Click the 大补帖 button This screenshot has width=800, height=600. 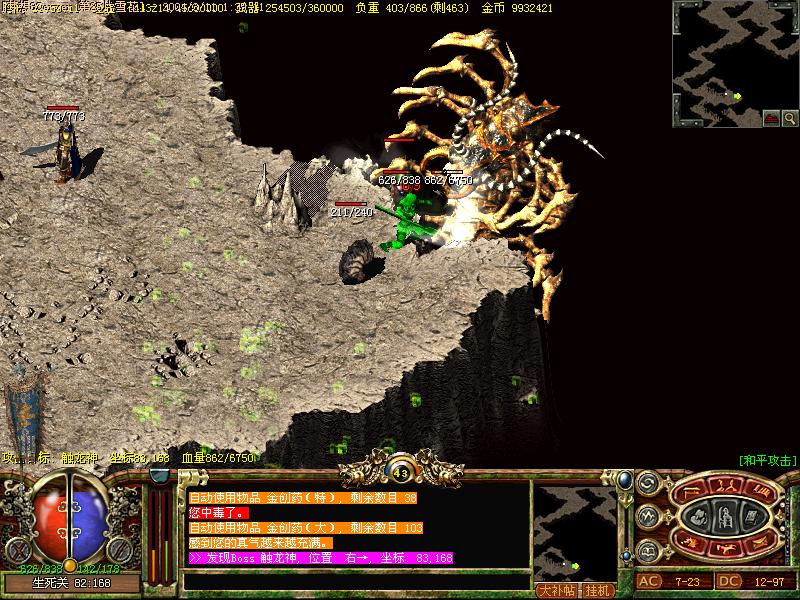[x=559, y=590]
